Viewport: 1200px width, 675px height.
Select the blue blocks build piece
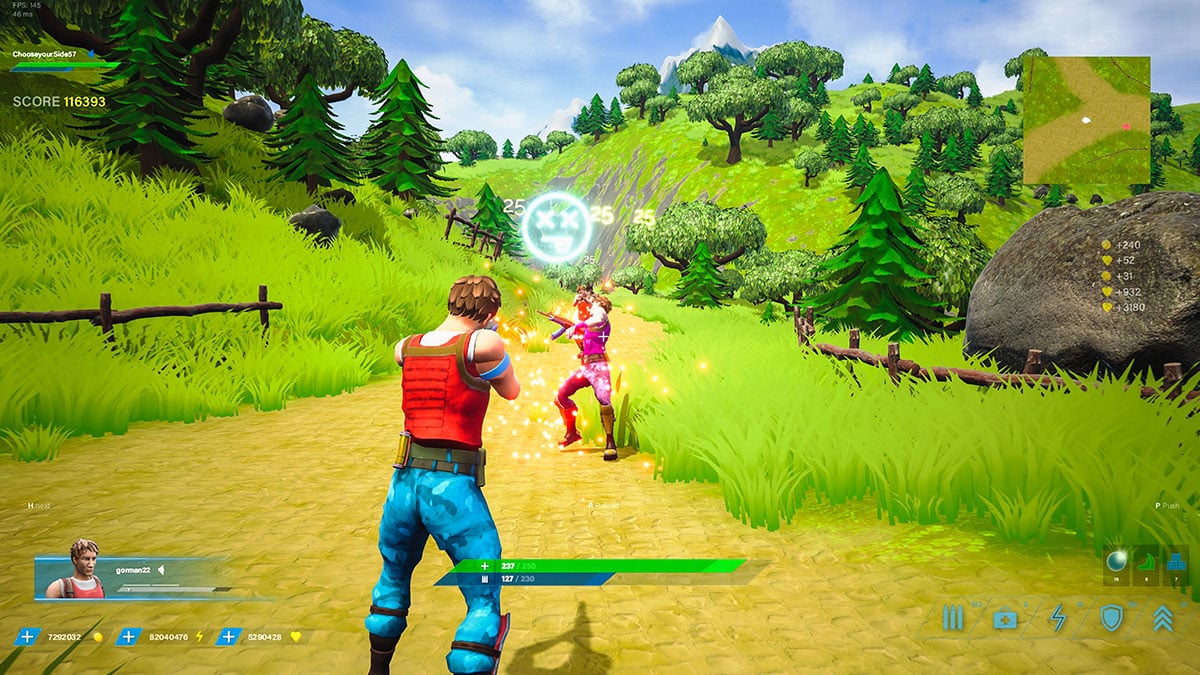[x=1175, y=562]
